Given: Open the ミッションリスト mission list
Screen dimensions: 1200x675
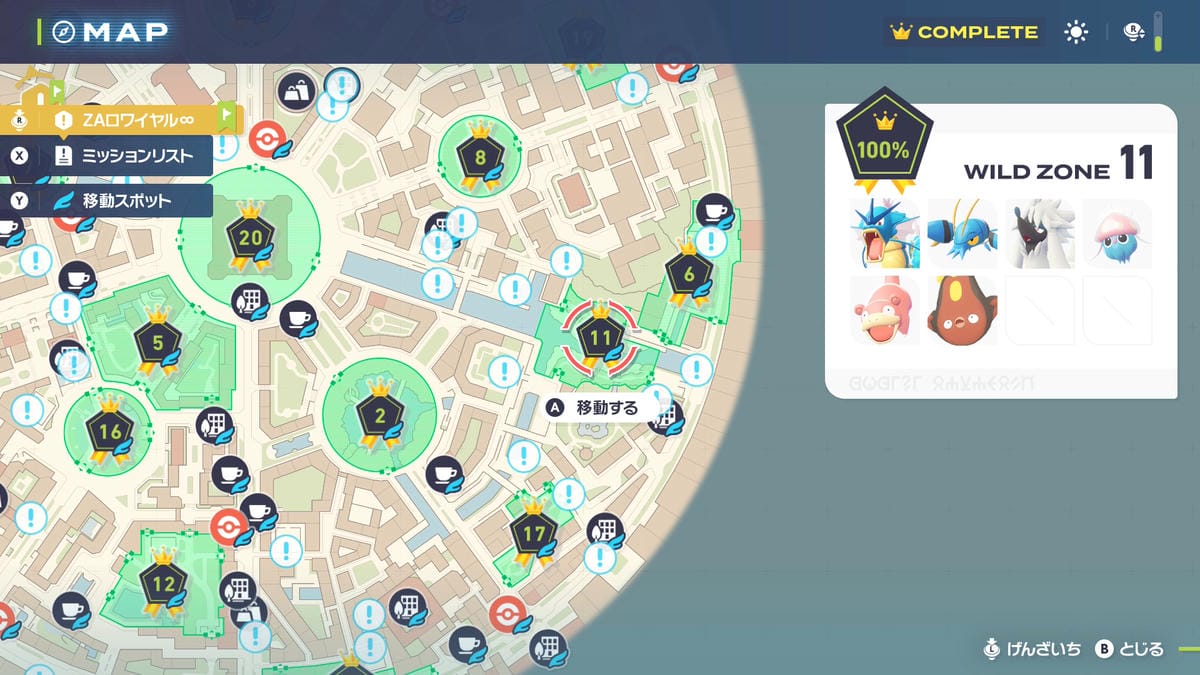Looking at the screenshot, I should click(x=125, y=155).
